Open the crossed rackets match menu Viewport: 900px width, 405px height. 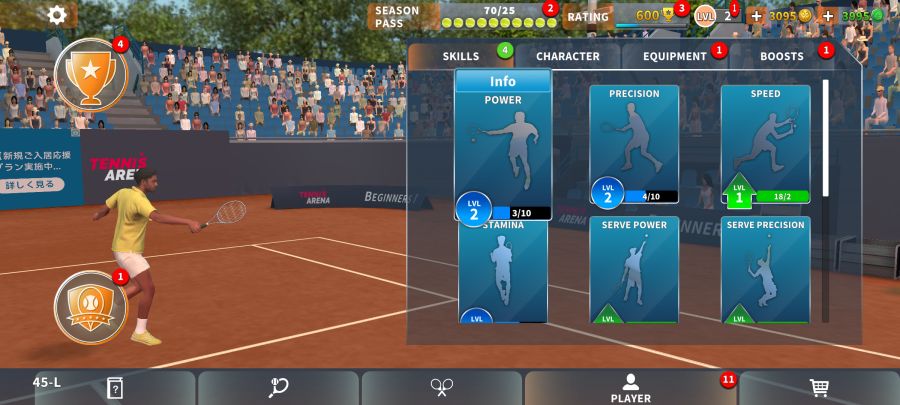(442, 388)
